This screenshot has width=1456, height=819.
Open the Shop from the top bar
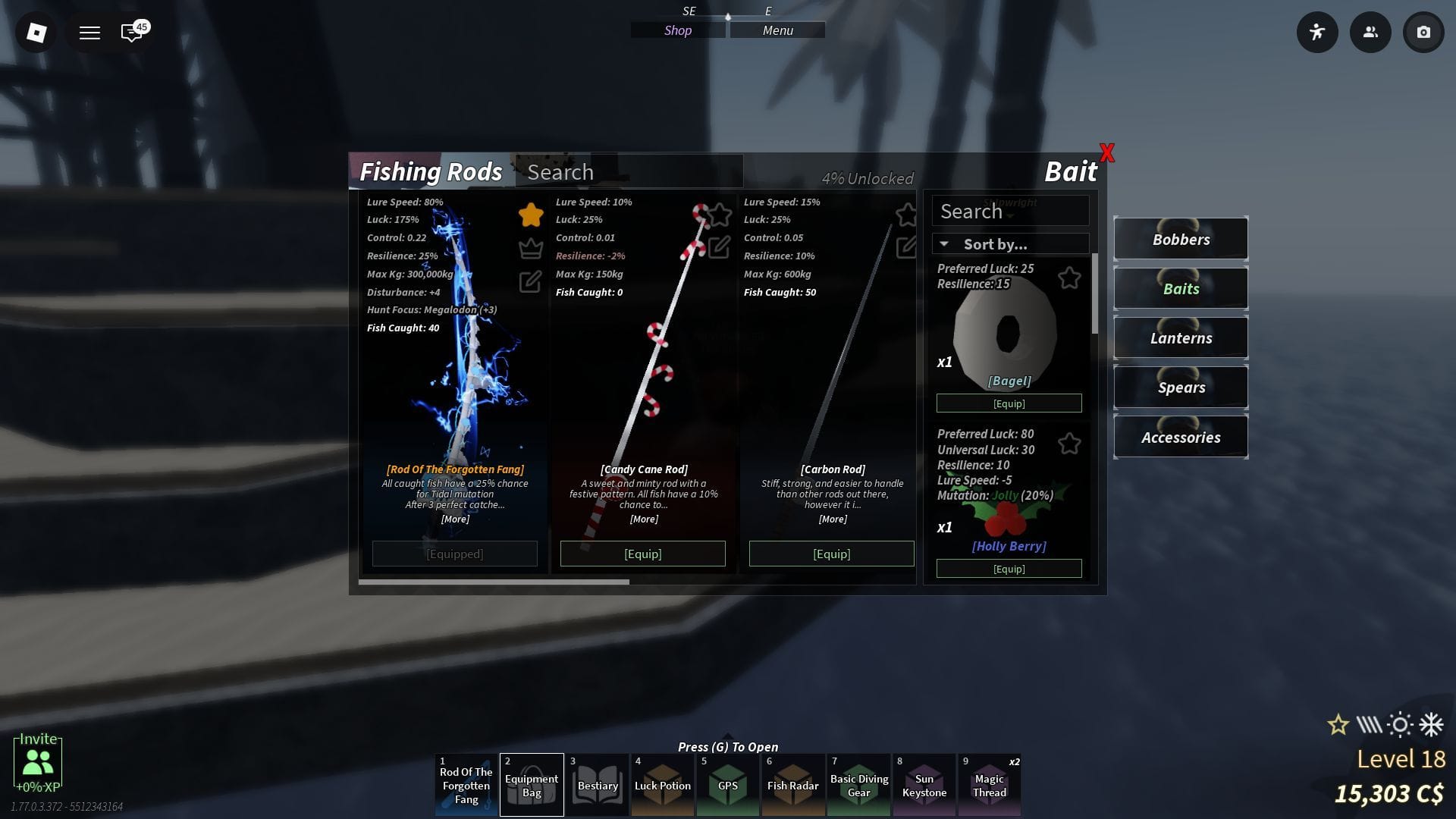click(678, 30)
